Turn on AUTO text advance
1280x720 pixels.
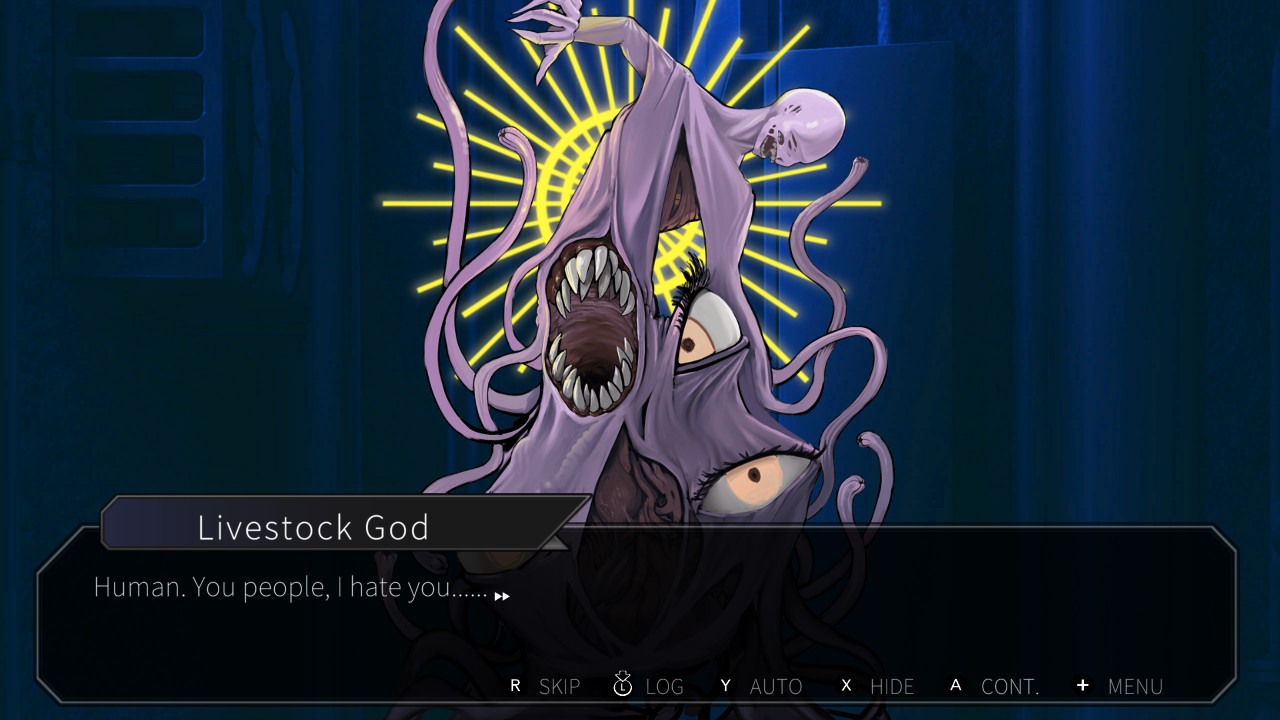click(762, 686)
